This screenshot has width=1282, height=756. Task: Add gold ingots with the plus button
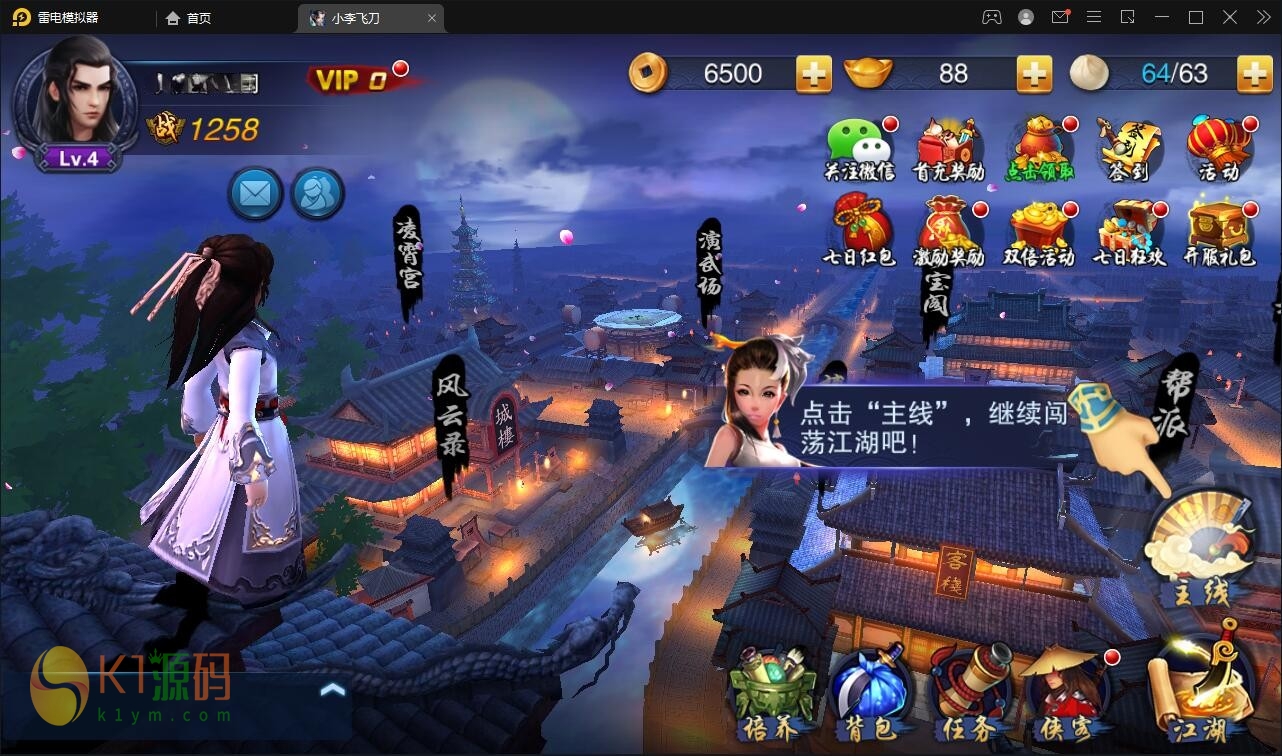[1033, 74]
